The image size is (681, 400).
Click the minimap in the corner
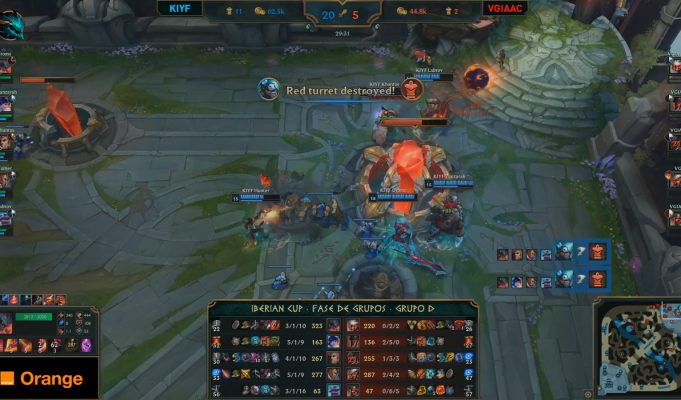pos(635,348)
